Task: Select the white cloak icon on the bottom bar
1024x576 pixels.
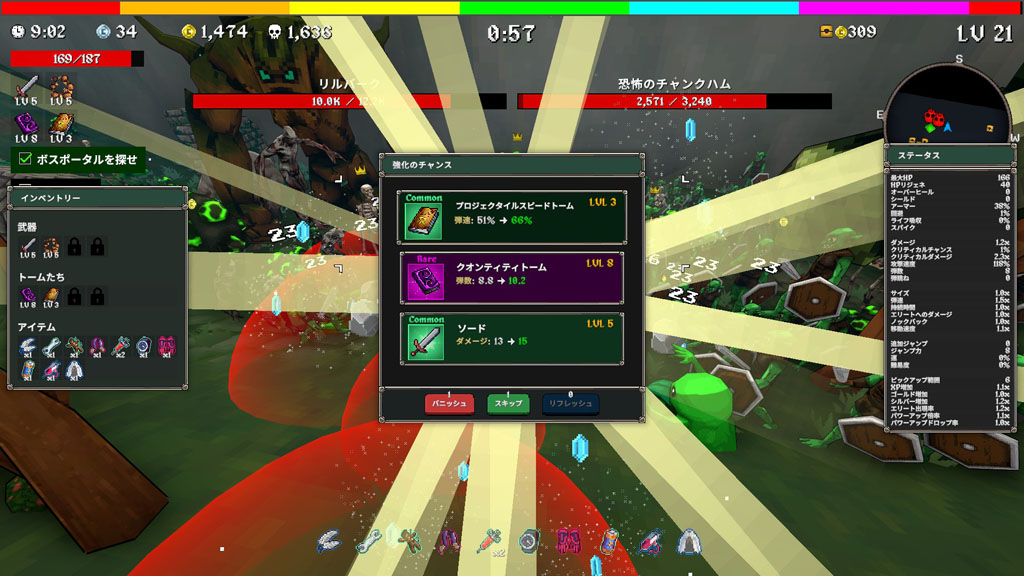Action: pos(688,541)
